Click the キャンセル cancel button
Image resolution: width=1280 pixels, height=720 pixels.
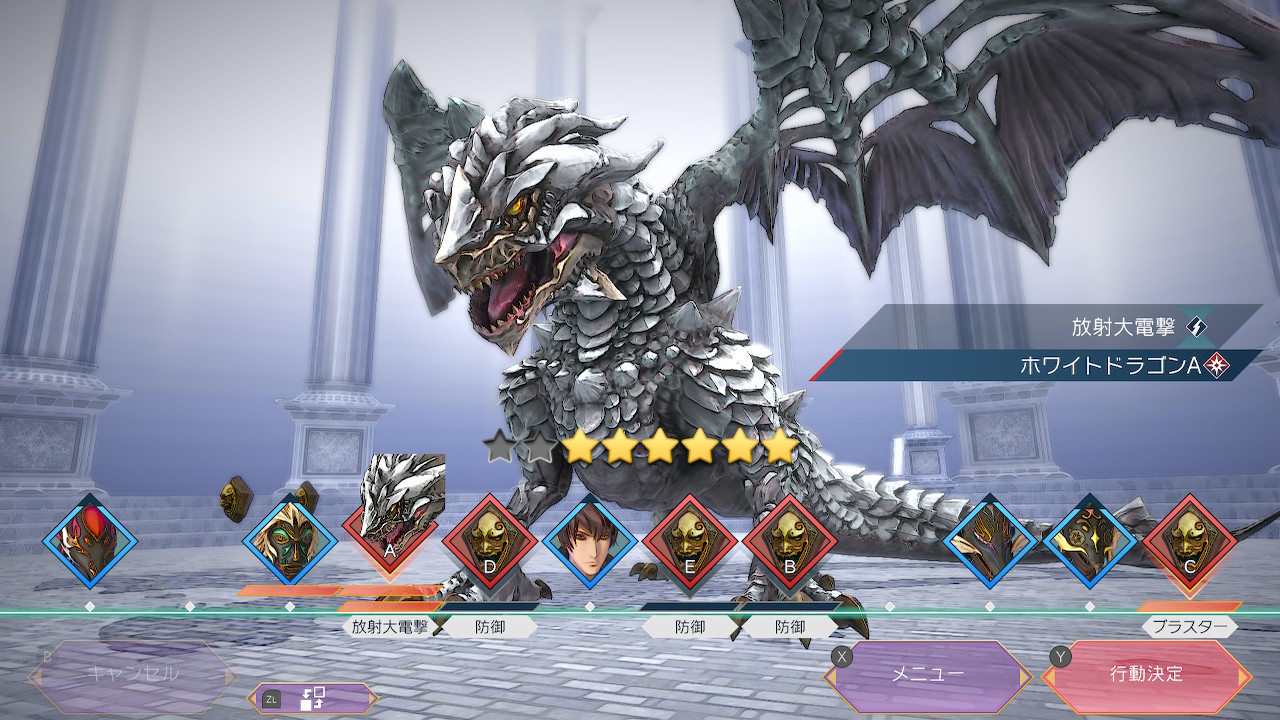pyautogui.click(x=133, y=674)
